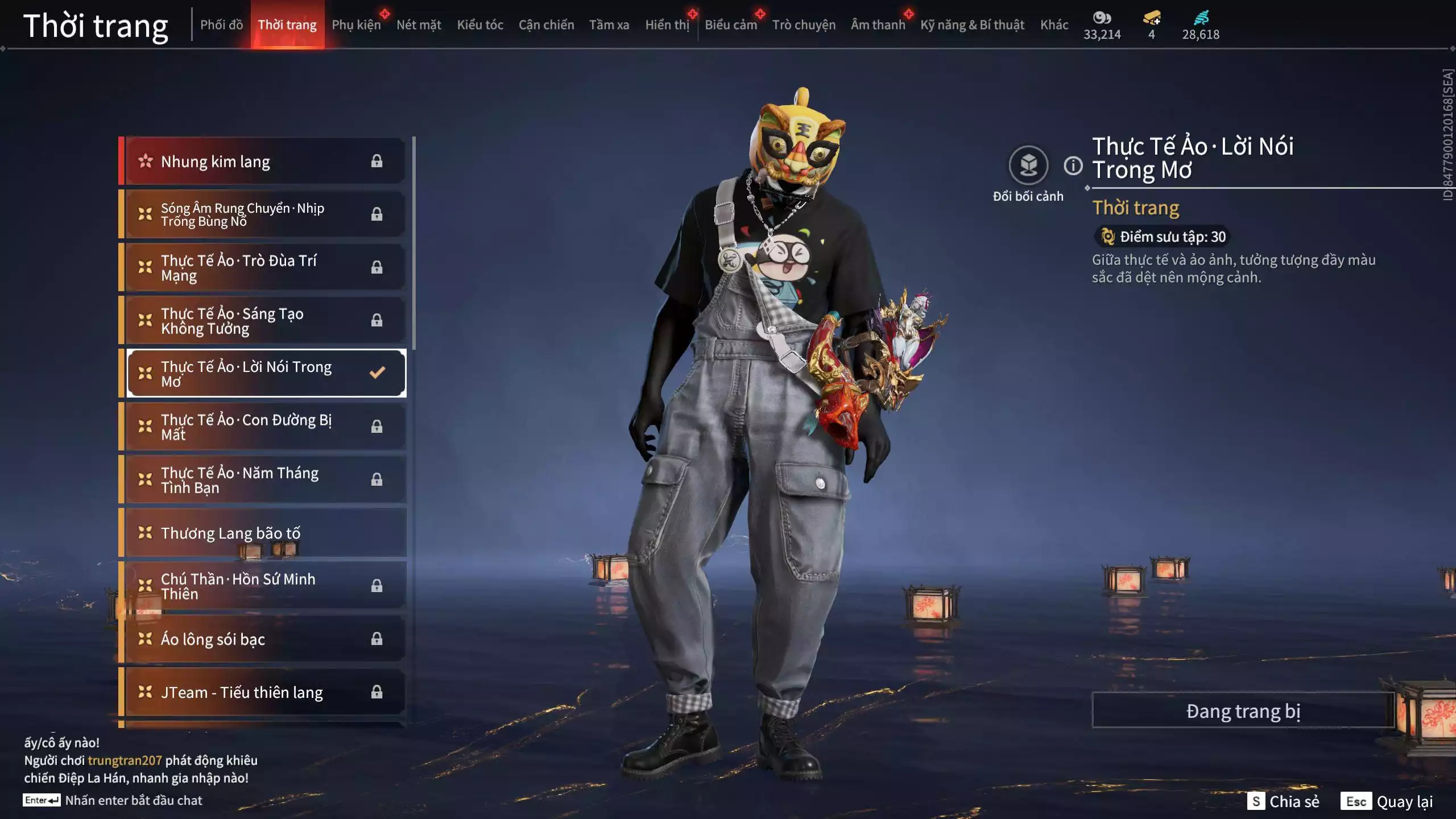Switch to Âm thanh tab
This screenshot has height=819, width=1456.
[878, 25]
